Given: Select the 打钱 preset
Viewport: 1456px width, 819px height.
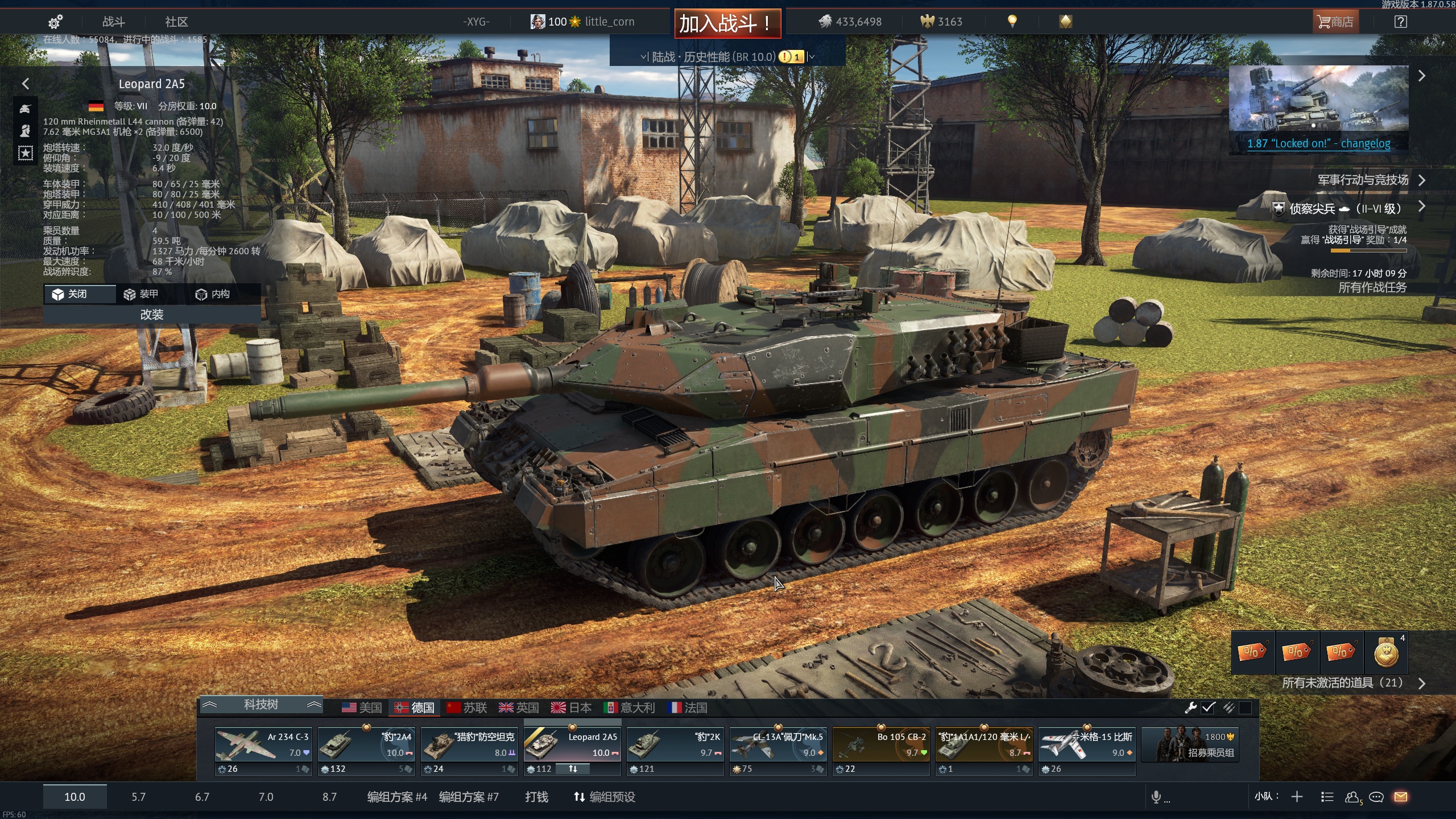Looking at the screenshot, I should coord(536,797).
